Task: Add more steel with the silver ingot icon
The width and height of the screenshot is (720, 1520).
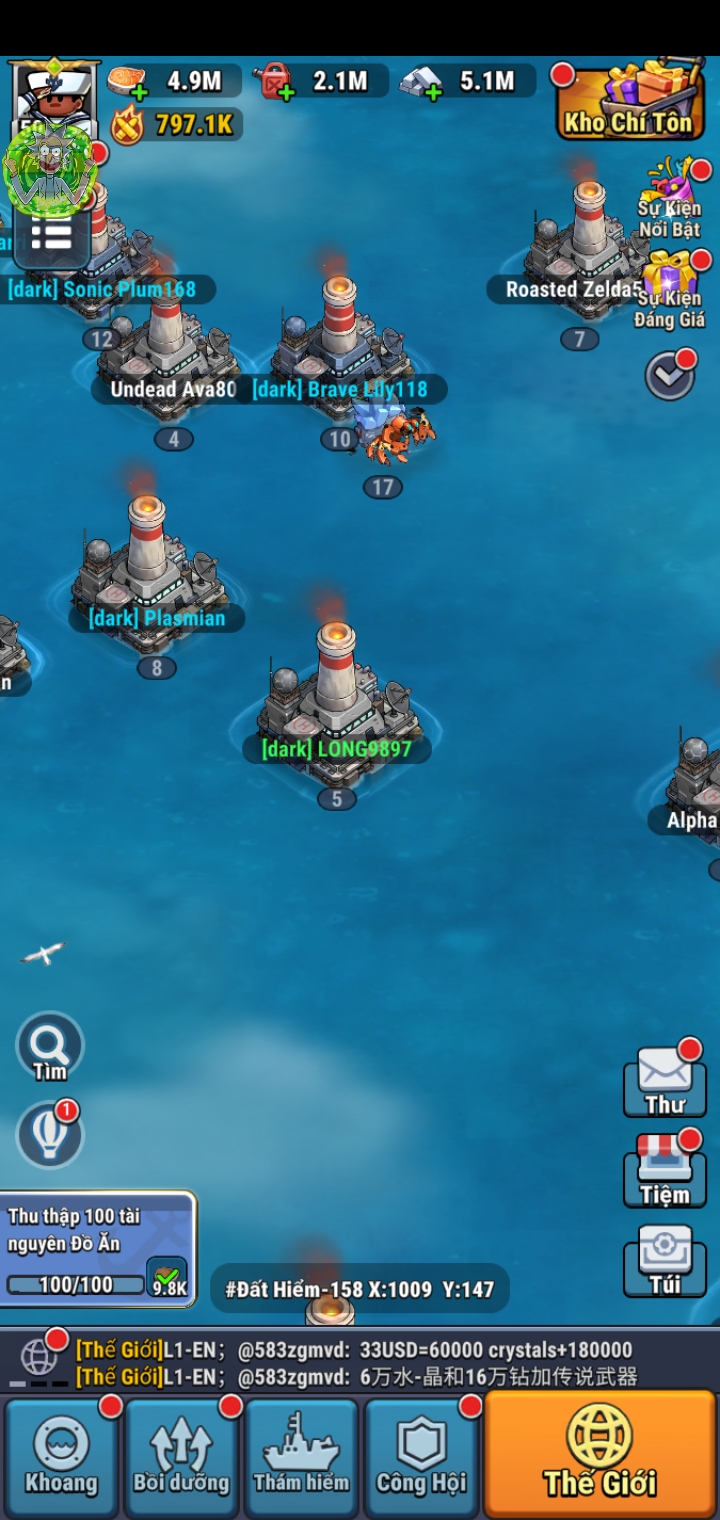Action: point(422,82)
